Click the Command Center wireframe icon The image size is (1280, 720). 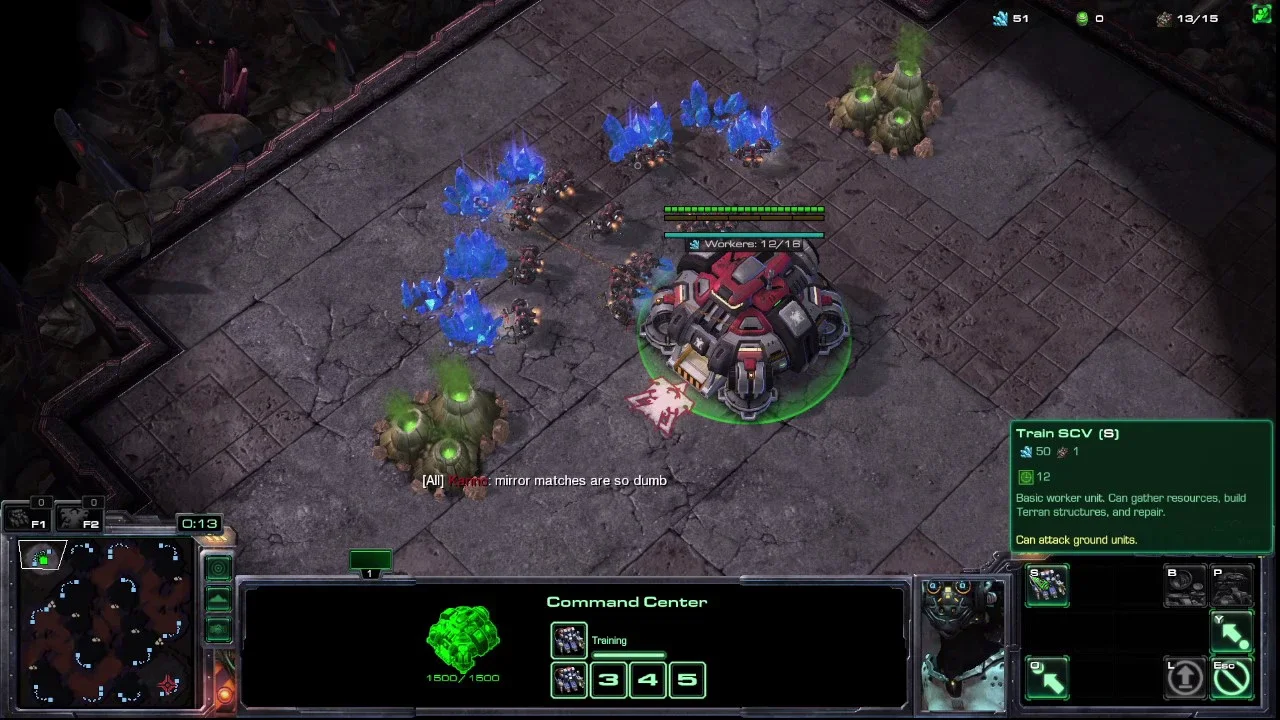click(x=462, y=638)
